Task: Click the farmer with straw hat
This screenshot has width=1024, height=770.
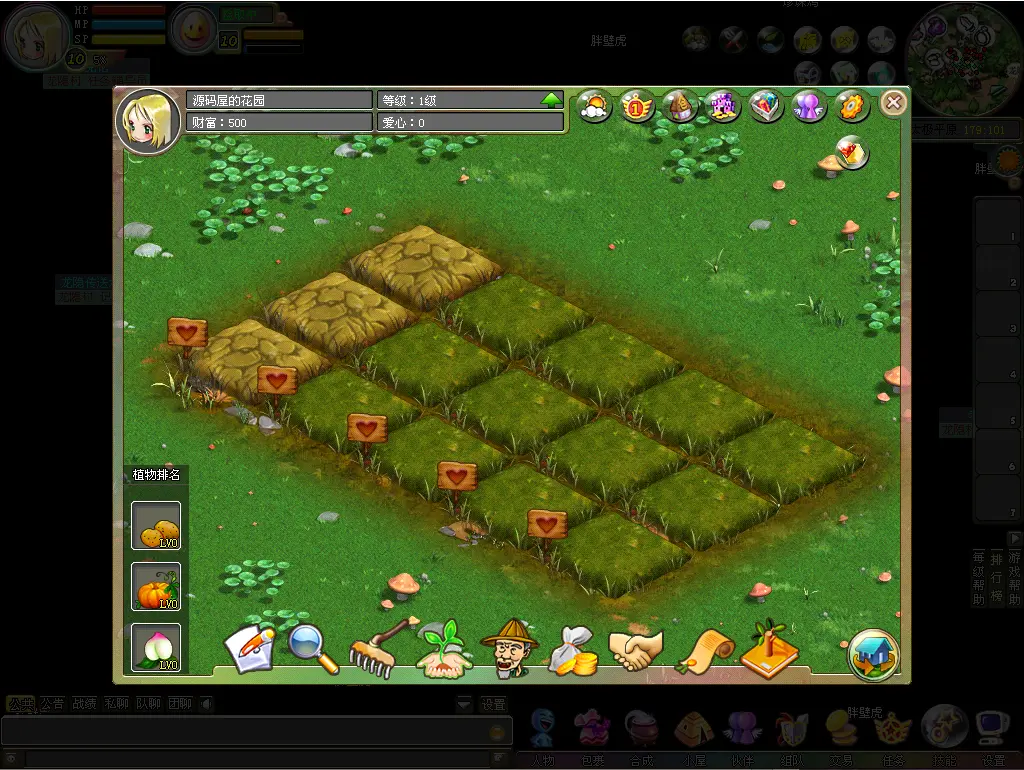Action: [508, 646]
